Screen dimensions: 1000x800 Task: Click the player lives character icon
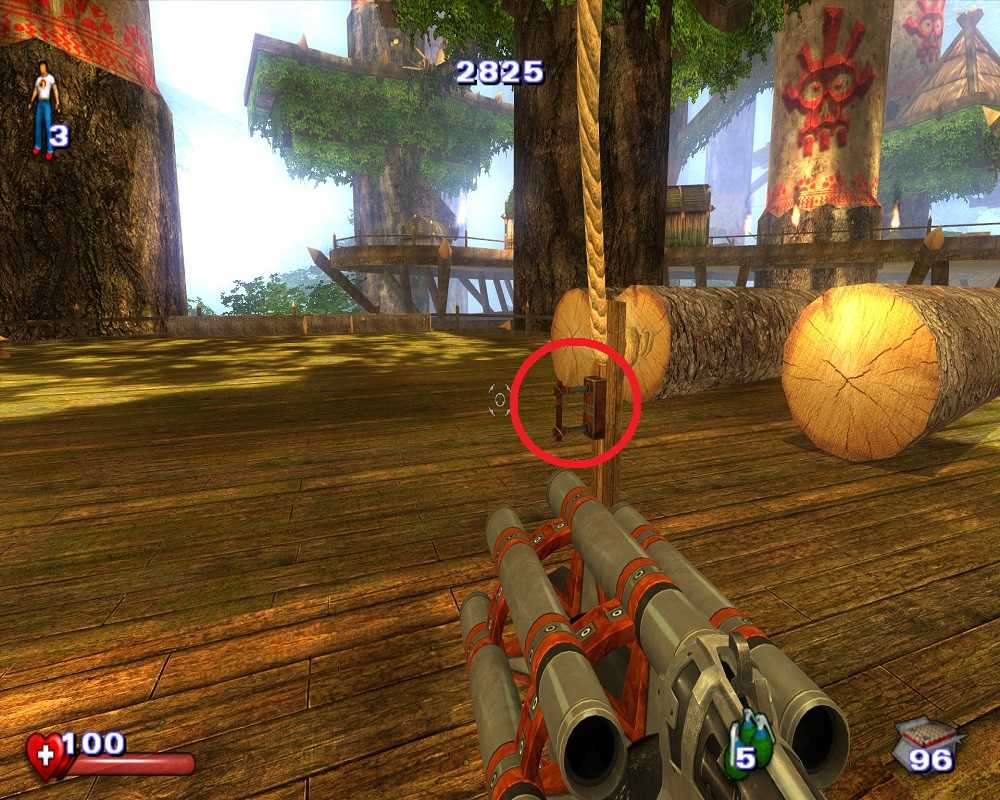point(43,108)
